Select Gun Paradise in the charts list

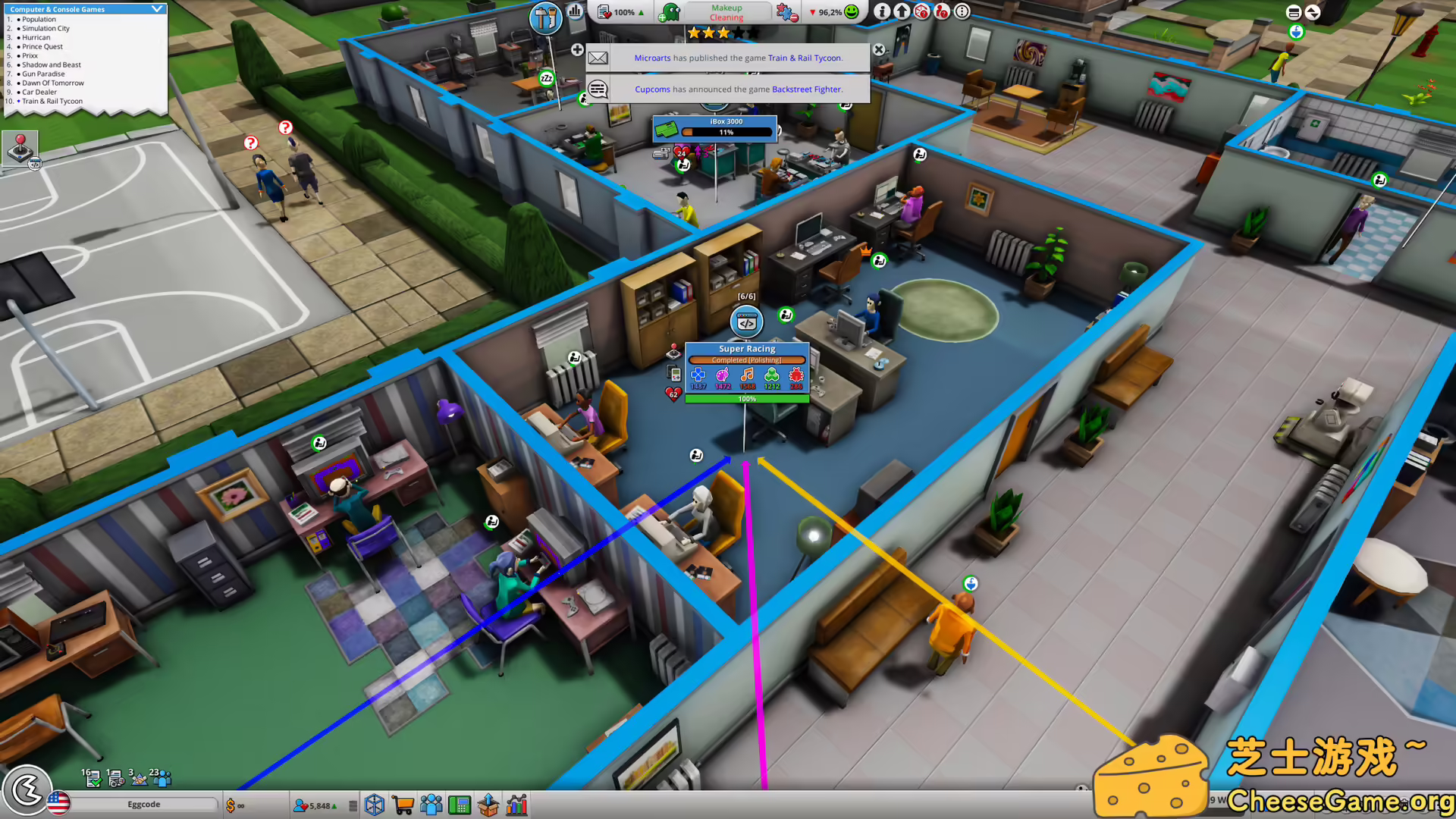click(44, 74)
